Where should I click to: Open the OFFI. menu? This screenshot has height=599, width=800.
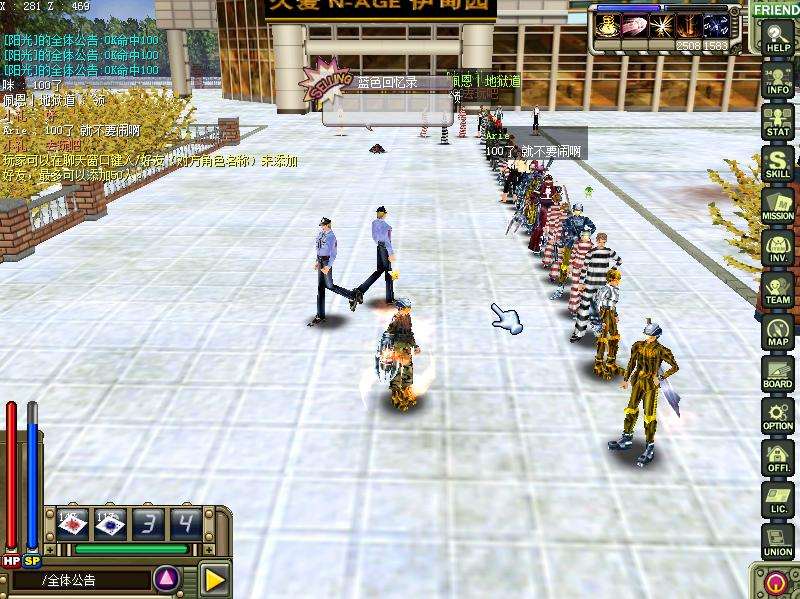click(x=777, y=457)
